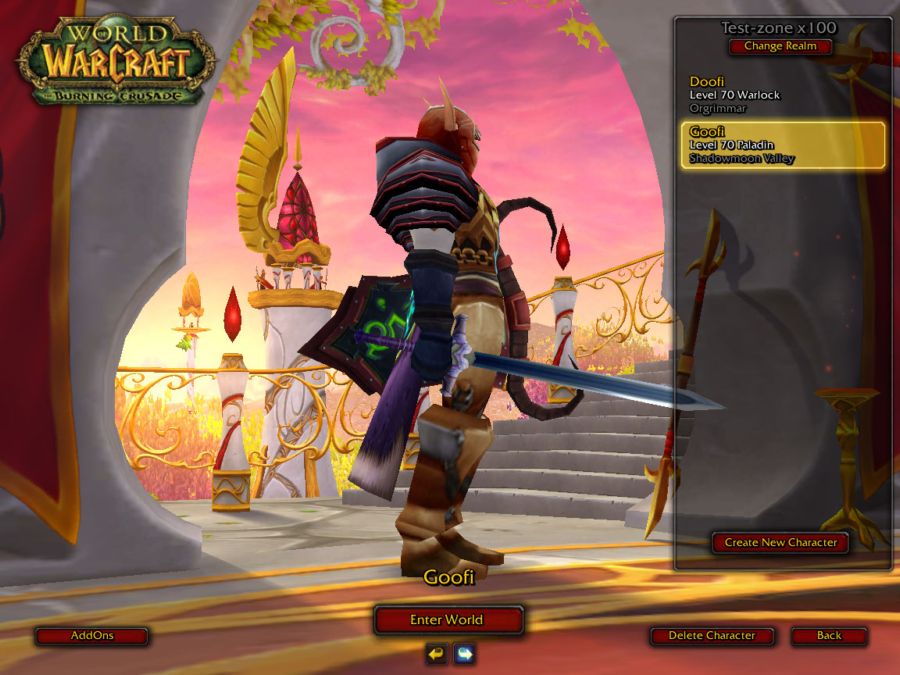The width and height of the screenshot is (900, 675).
Task: Rotate character with the right arrow button
Action: (464, 654)
